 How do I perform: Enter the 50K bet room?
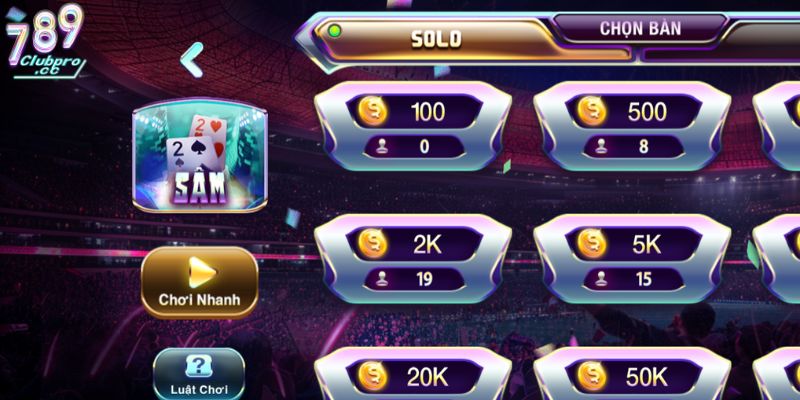(632, 376)
